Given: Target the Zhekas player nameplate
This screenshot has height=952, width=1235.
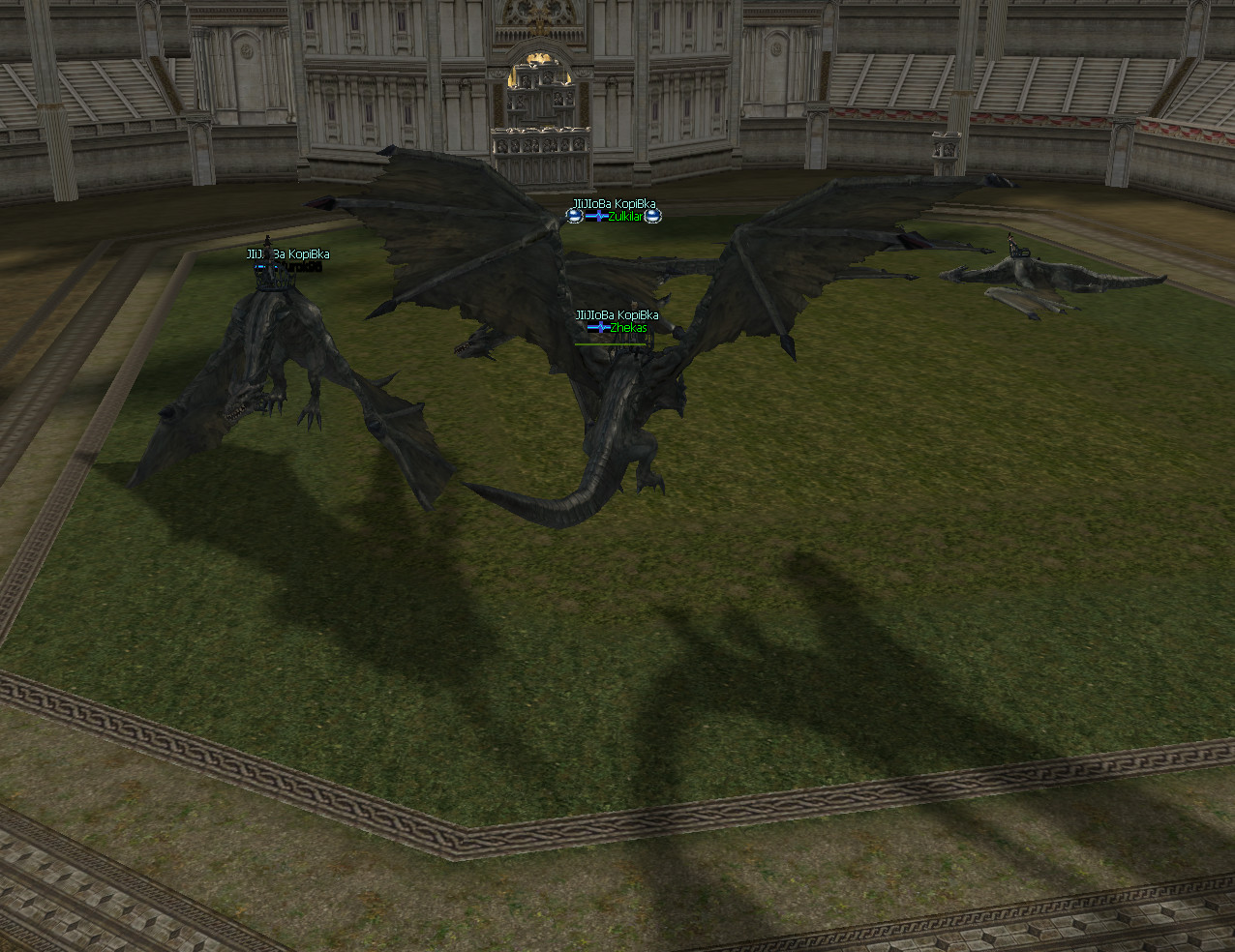Looking at the screenshot, I should [x=627, y=328].
